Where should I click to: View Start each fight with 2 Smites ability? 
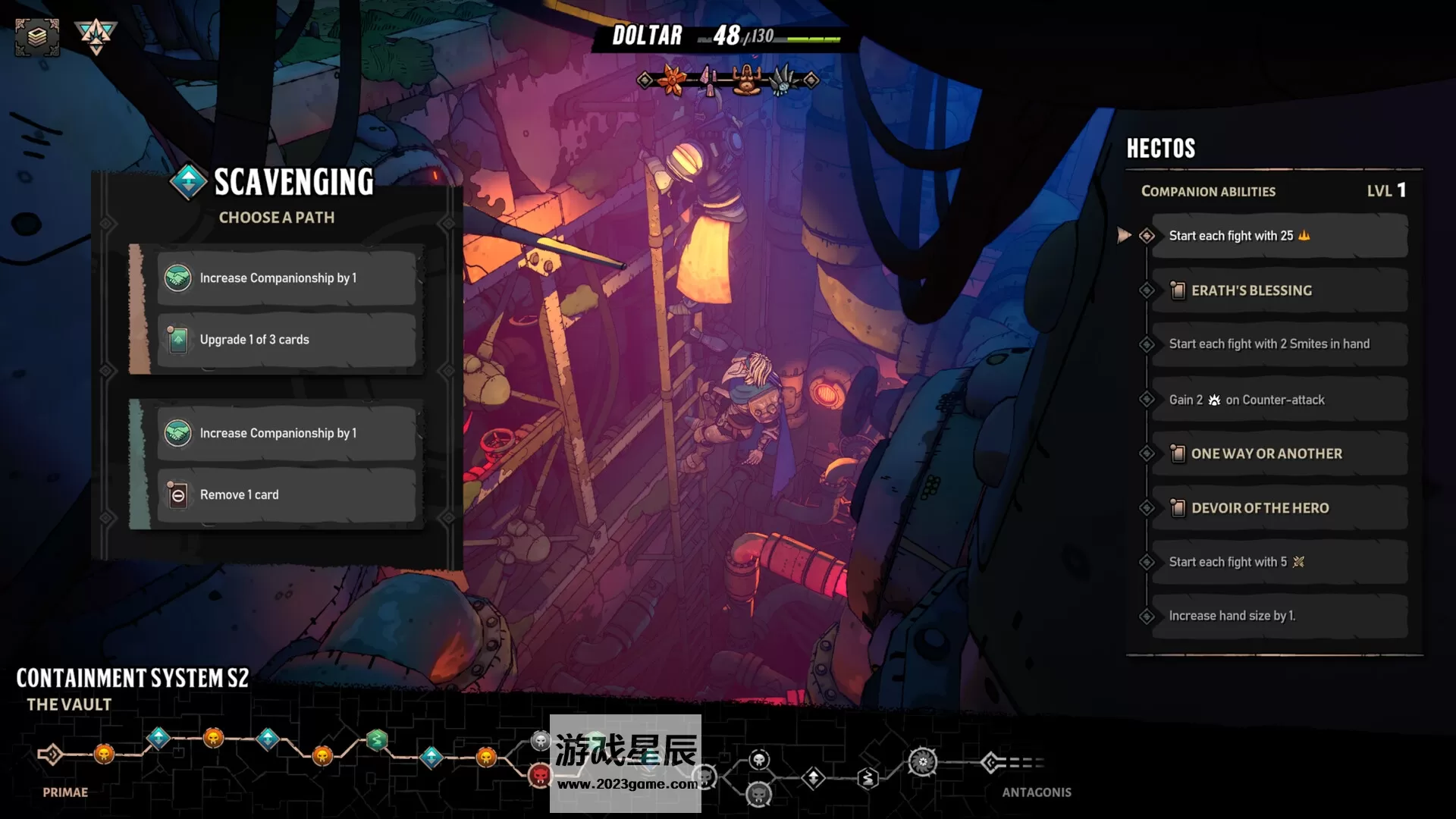tap(1279, 344)
